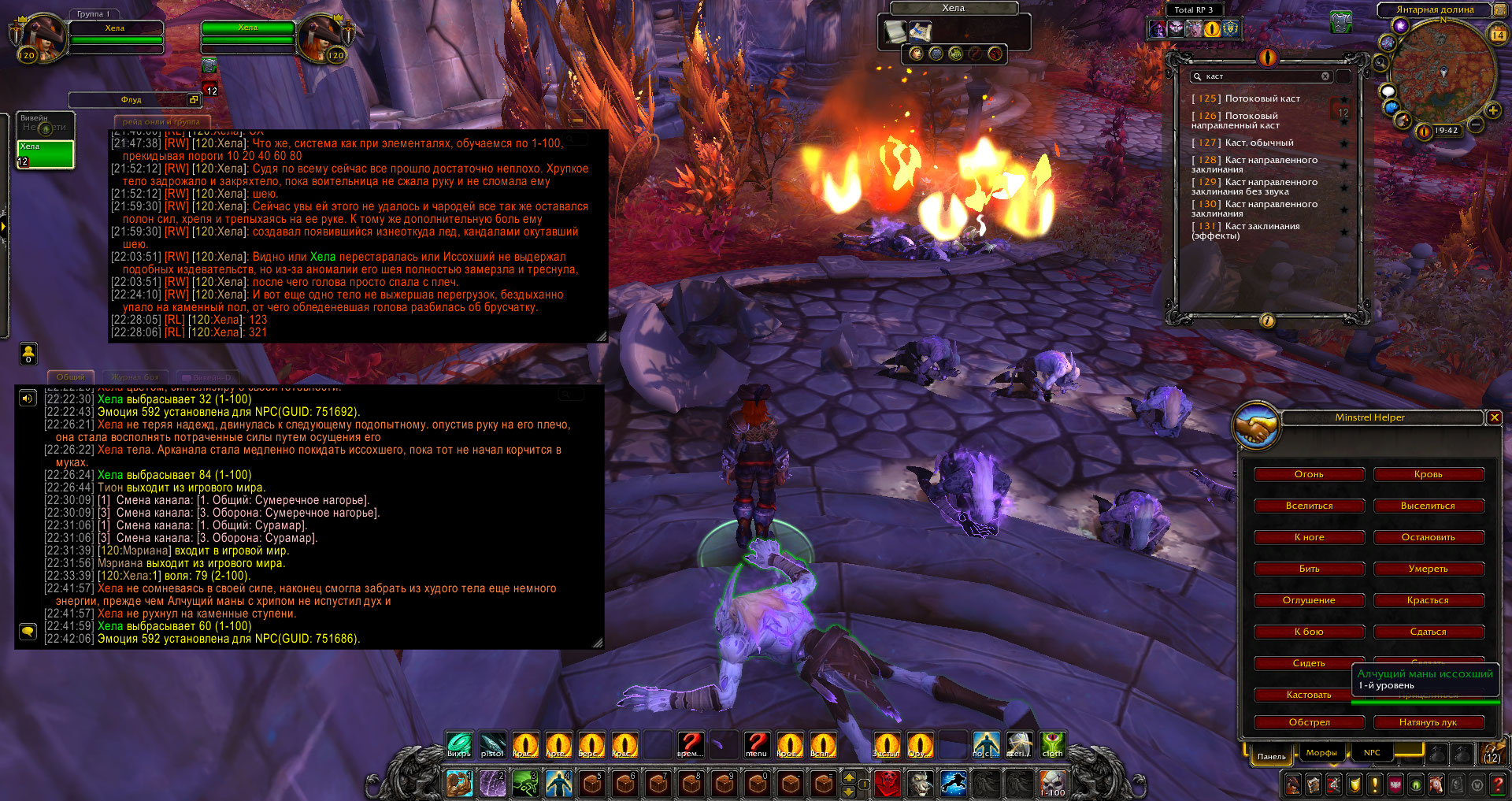
Task: Trigger the Умереть emote button
Action: (1428, 569)
